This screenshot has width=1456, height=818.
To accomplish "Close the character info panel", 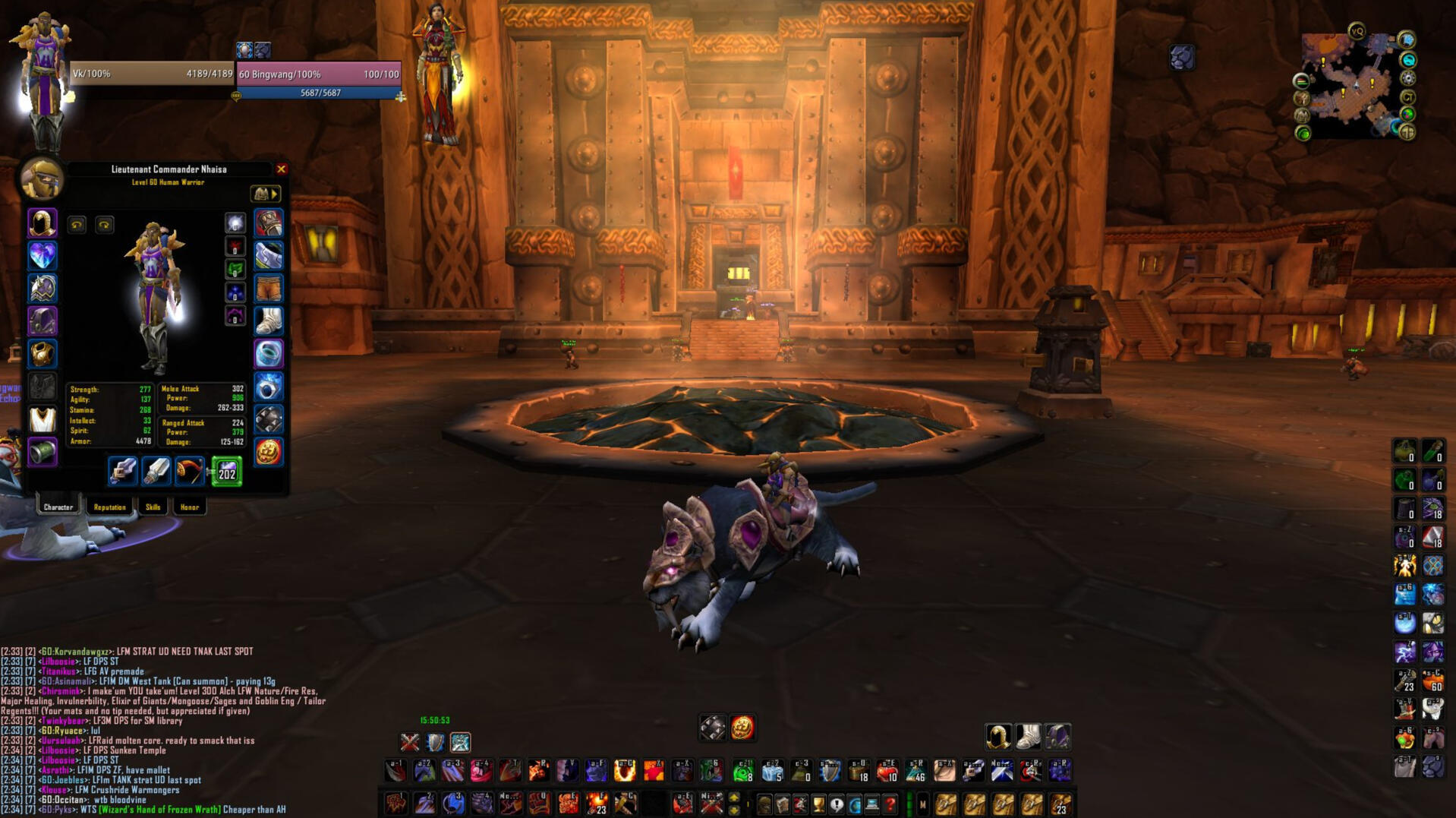I will (281, 169).
